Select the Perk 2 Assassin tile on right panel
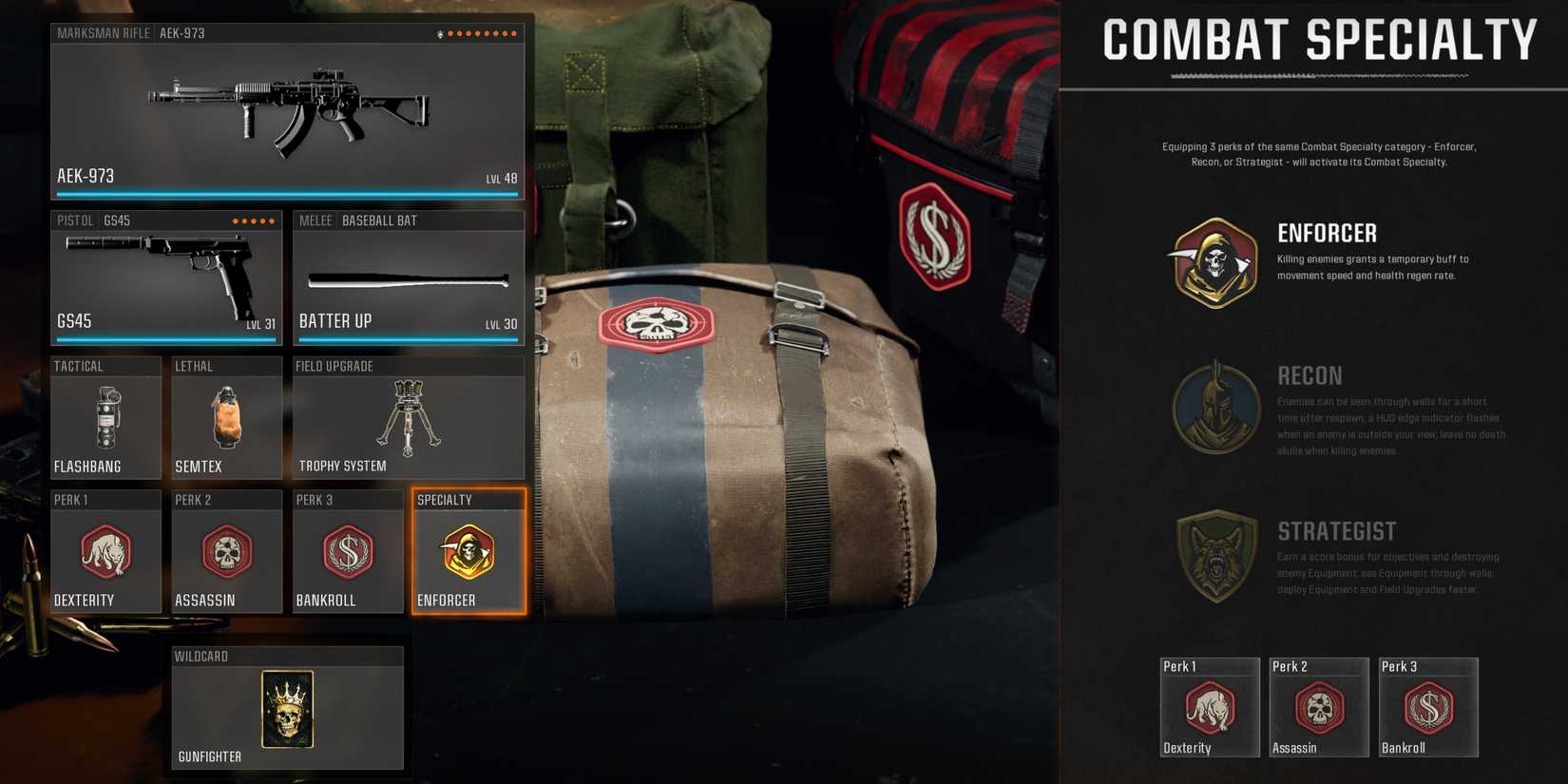Viewport: 1568px width, 784px height. [1318, 707]
